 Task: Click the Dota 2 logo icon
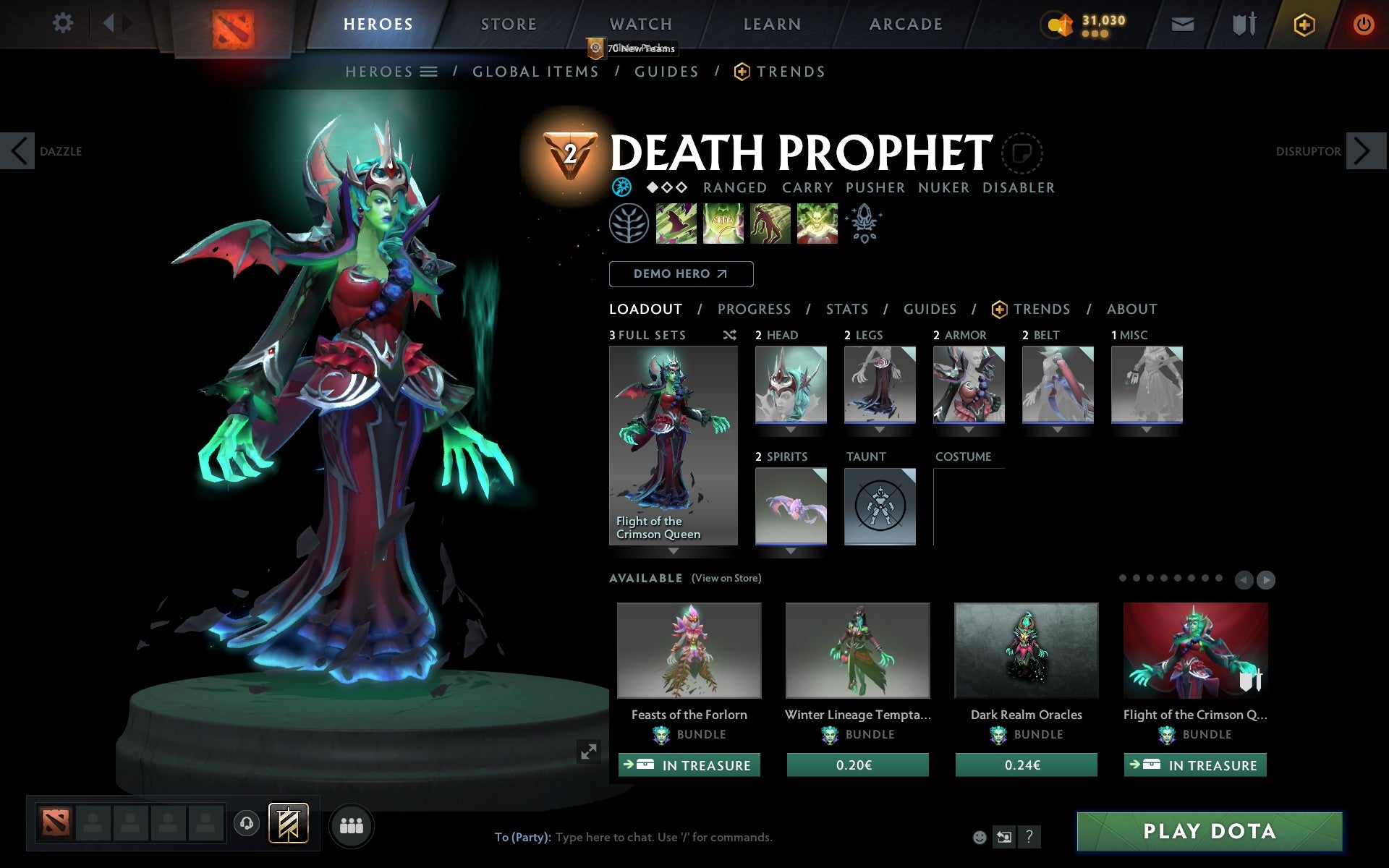[x=234, y=23]
